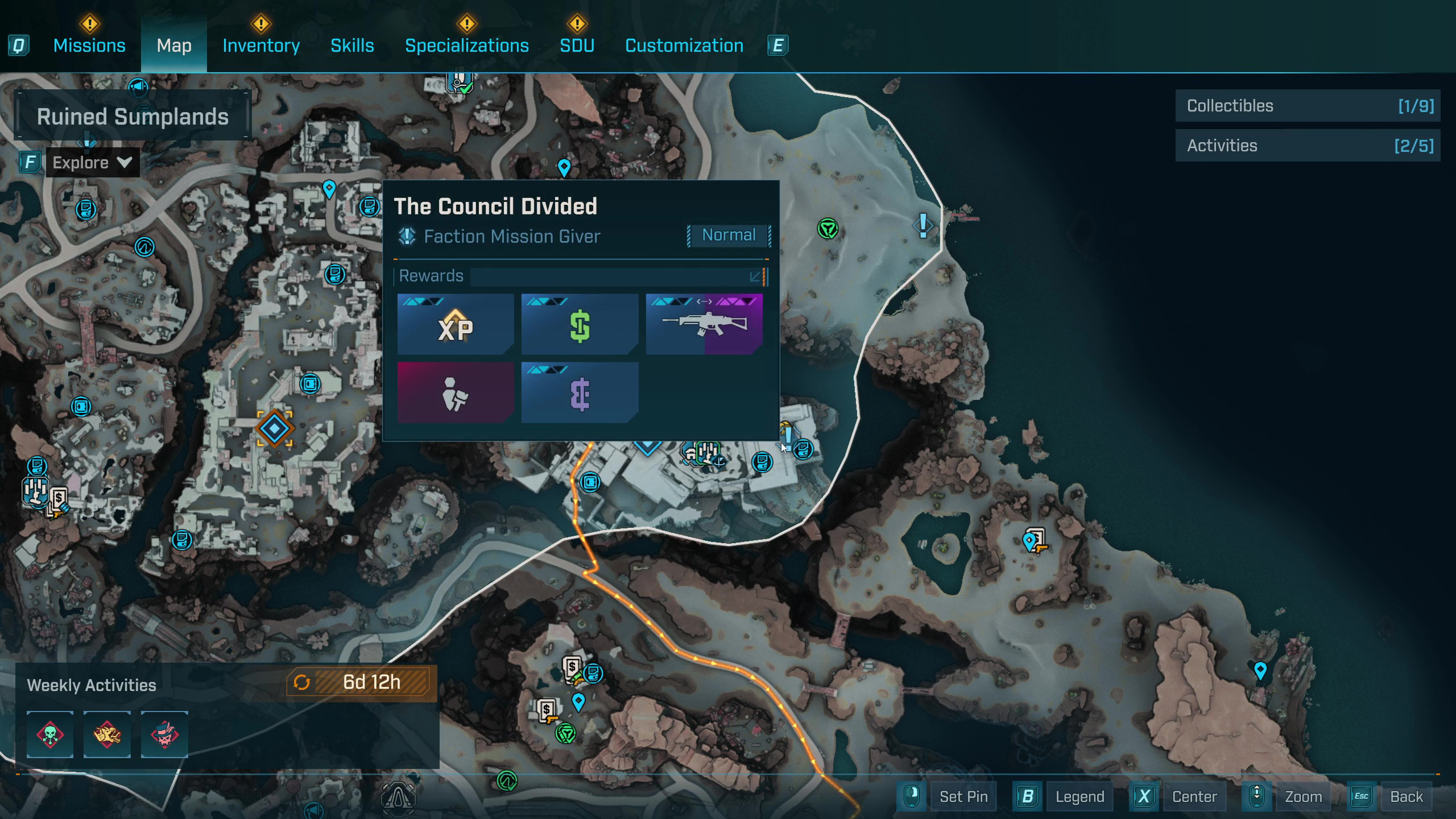
Task: Click the Legend button
Action: pos(1079,797)
